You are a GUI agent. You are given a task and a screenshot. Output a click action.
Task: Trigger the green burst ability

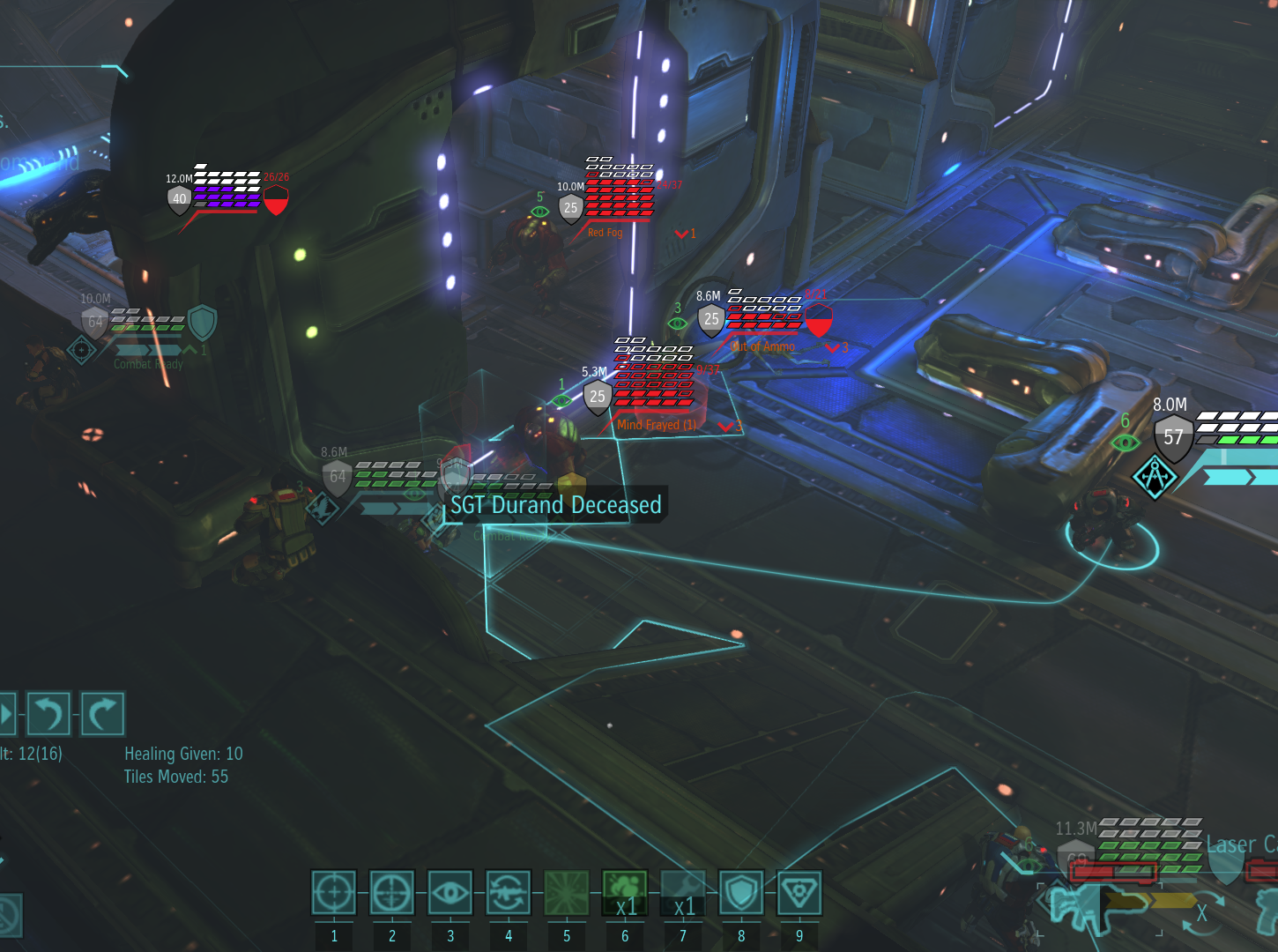[x=567, y=893]
